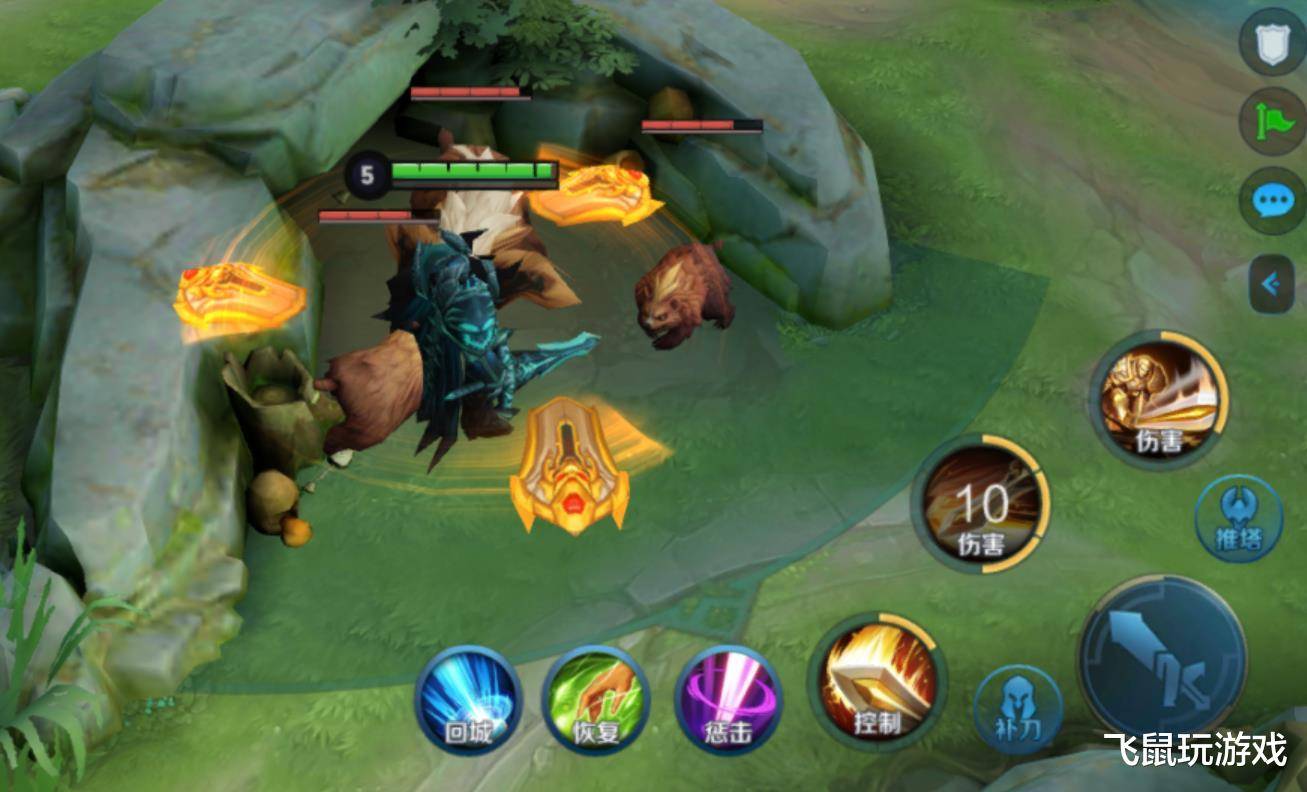This screenshot has height=792, width=1307.
Task: Trigger the golden warrior 伤害 ultimate skill
Action: pyautogui.click(x=1160, y=398)
